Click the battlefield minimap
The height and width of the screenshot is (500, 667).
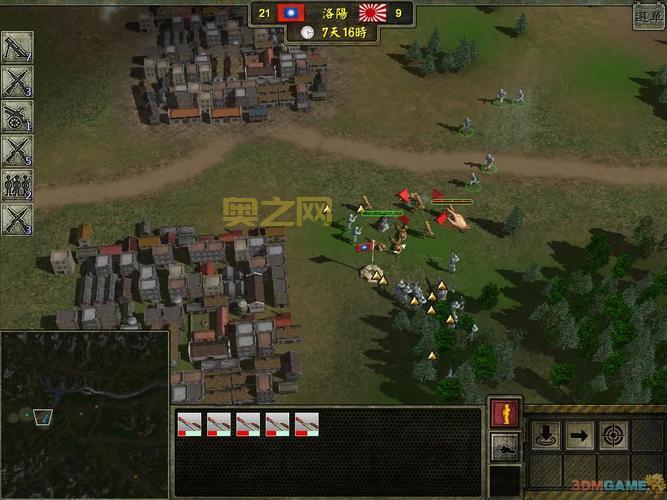84,414
